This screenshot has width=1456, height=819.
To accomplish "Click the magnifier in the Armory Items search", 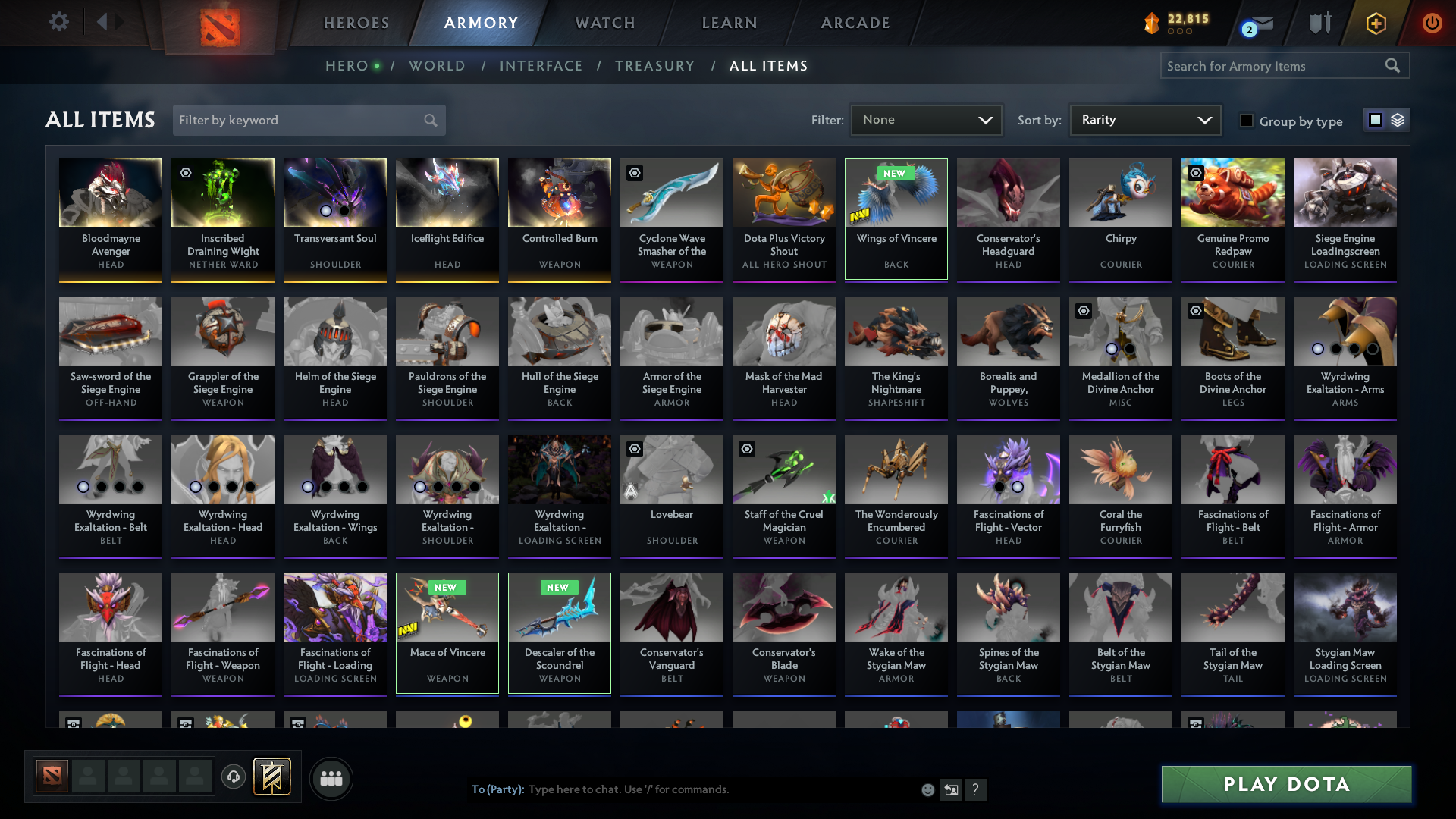I will tap(1393, 65).
